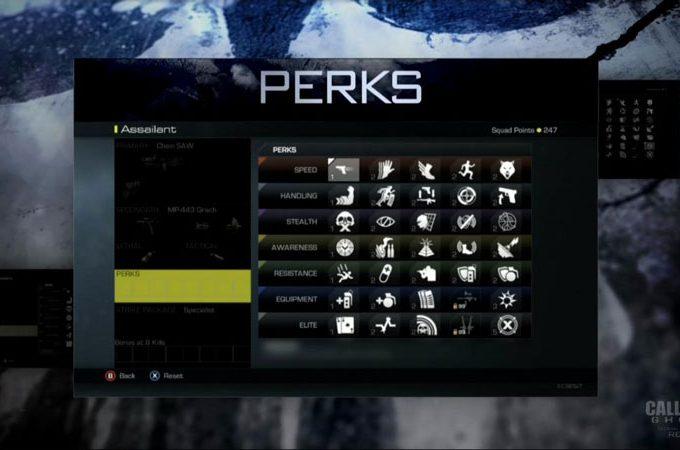
Task: Choose the Sleight of Hand perk icon
Action: click(383, 170)
